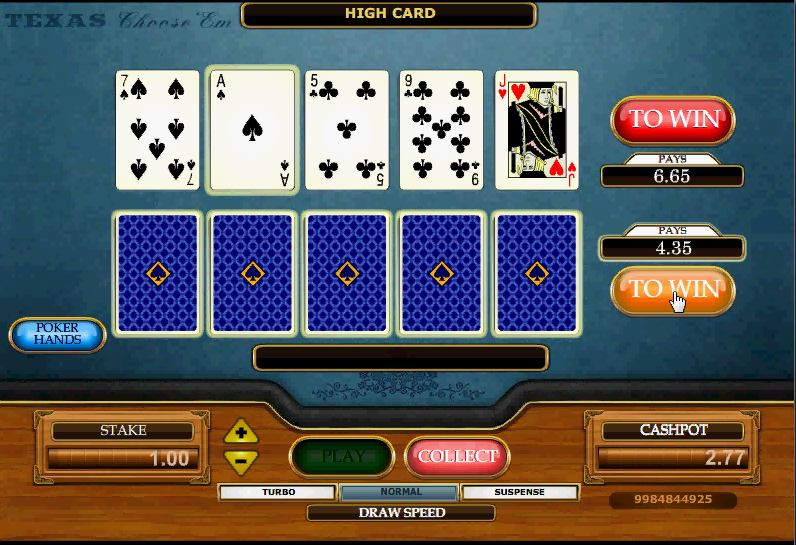Image resolution: width=796 pixels, height=545 pixels.
Task: Set draw speed to Turbo
Action: (x=279, y=492)
